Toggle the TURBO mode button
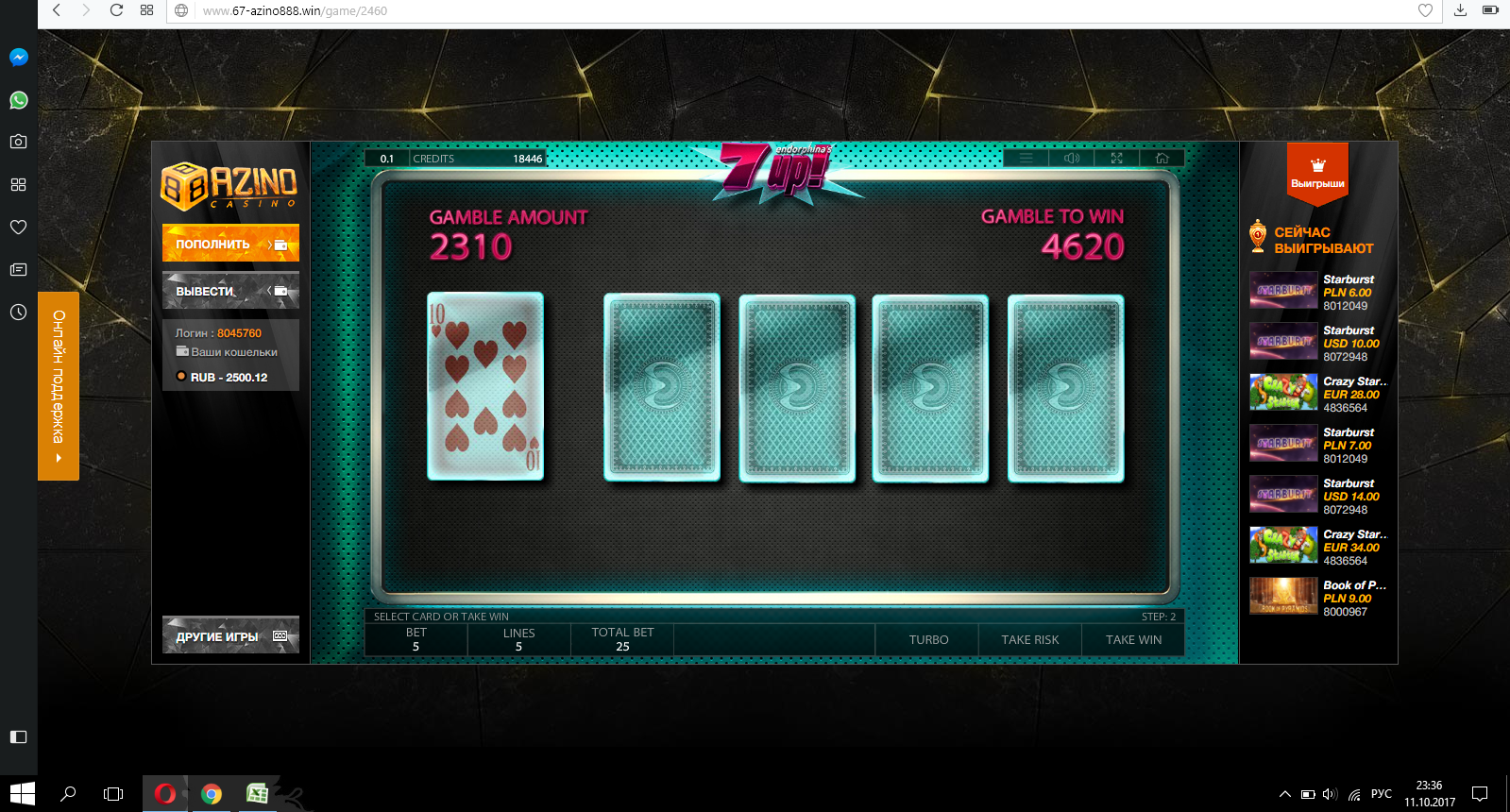Screen dimensions: 1510x812 (x=928, y=639)
